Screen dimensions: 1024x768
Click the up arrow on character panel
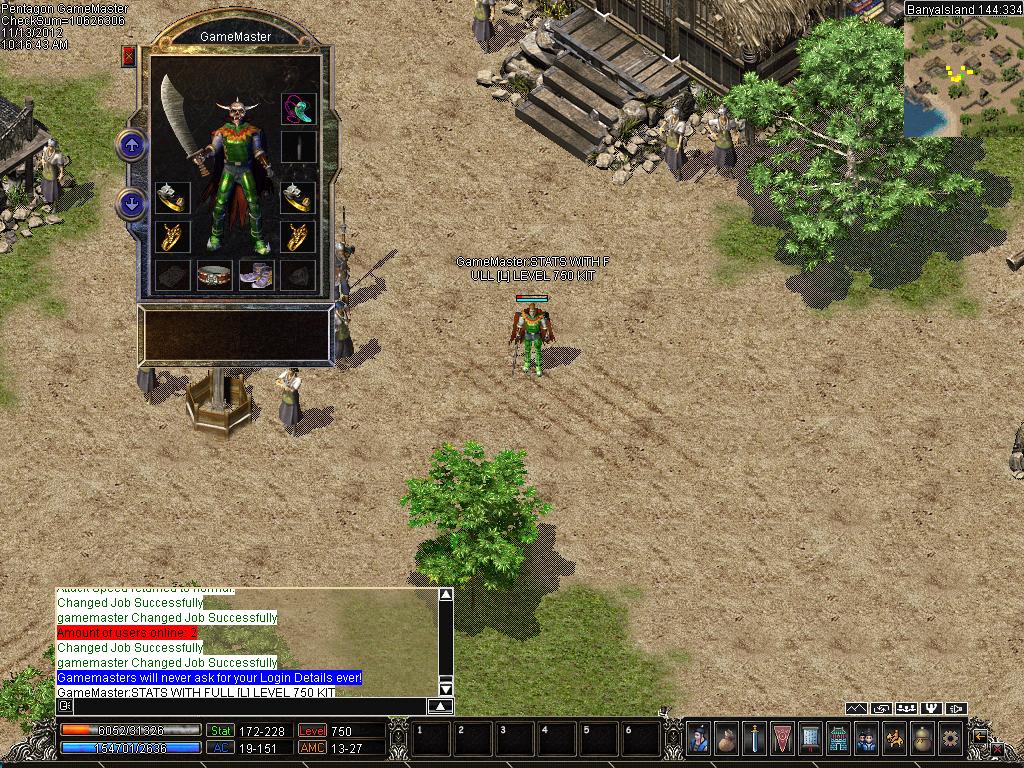132,146
